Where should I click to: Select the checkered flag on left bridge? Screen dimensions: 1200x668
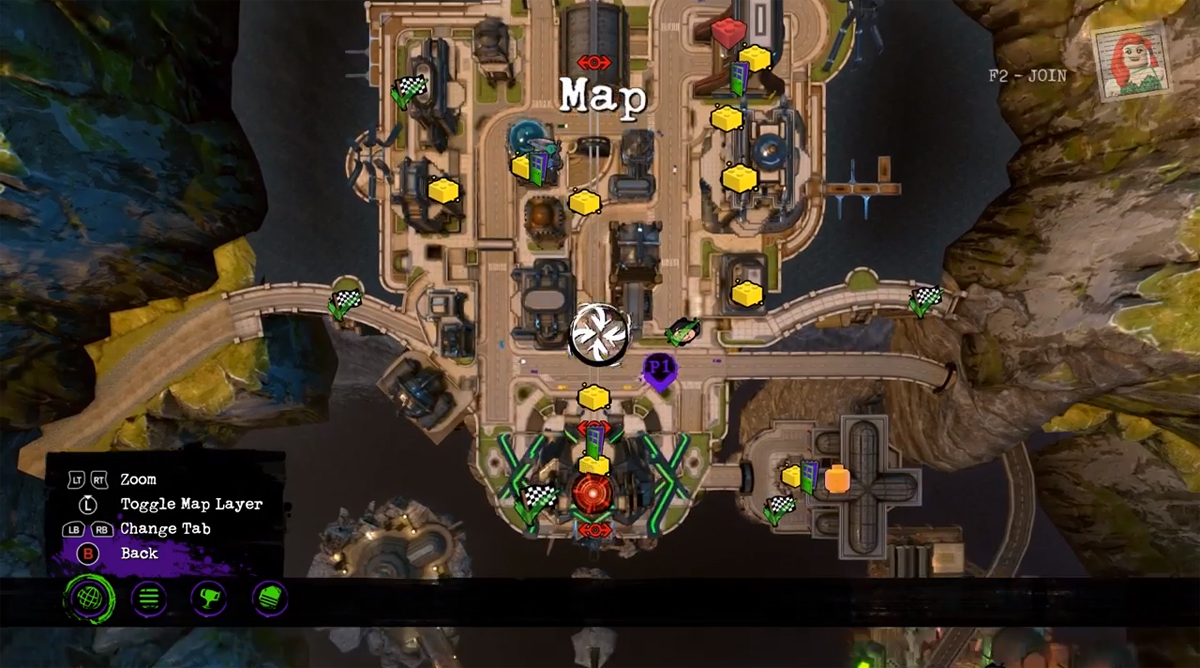click(344, 302)
